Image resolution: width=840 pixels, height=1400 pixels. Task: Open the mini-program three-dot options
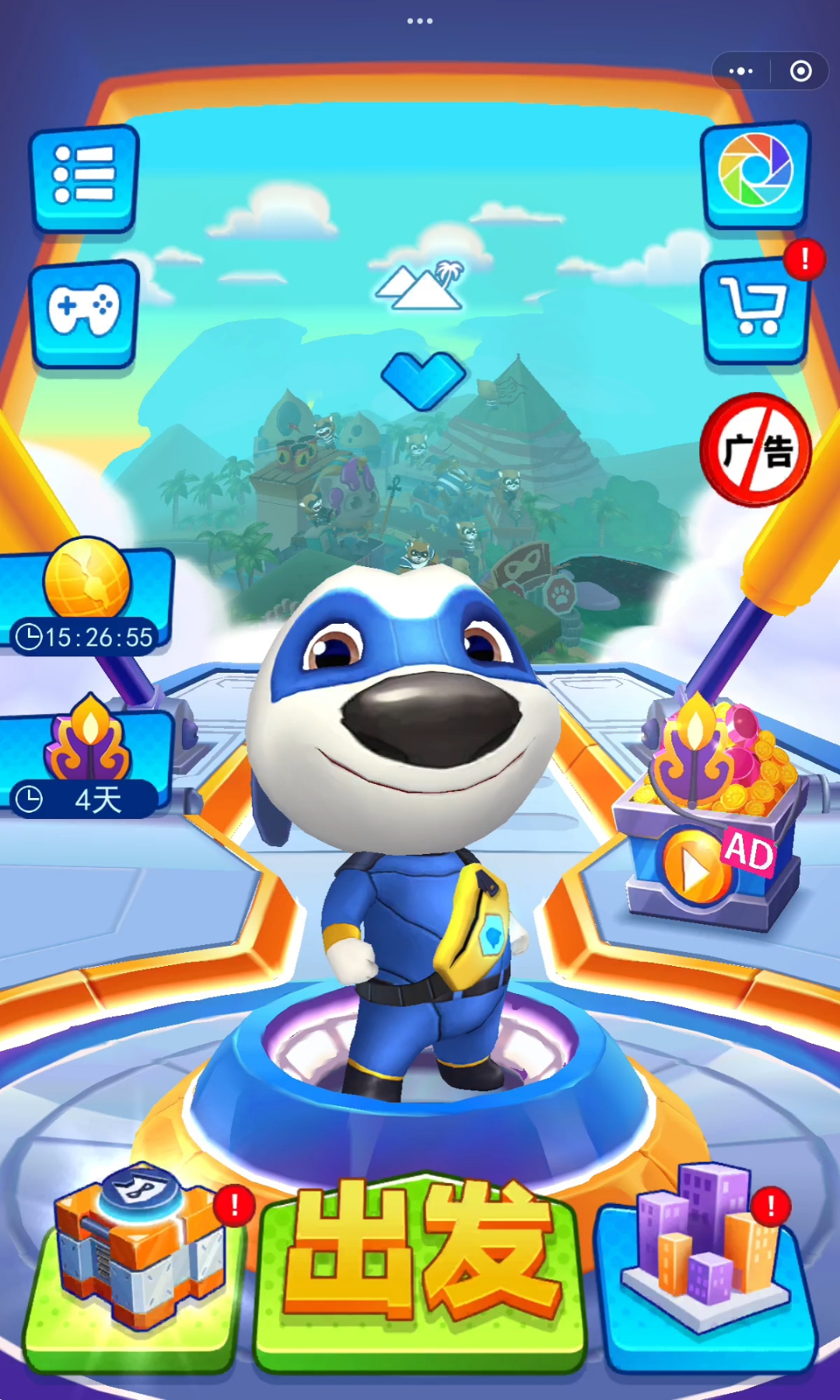pyautogui.click(x=740, y=72)
